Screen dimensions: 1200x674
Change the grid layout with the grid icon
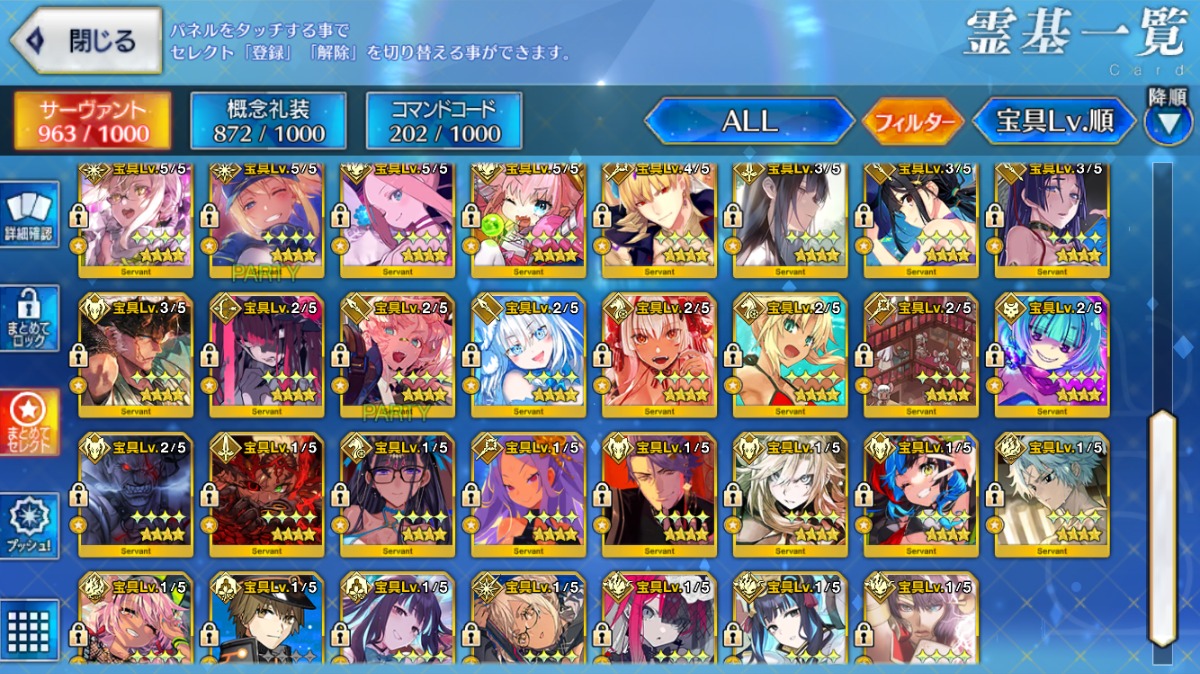[x=28, y=630]
